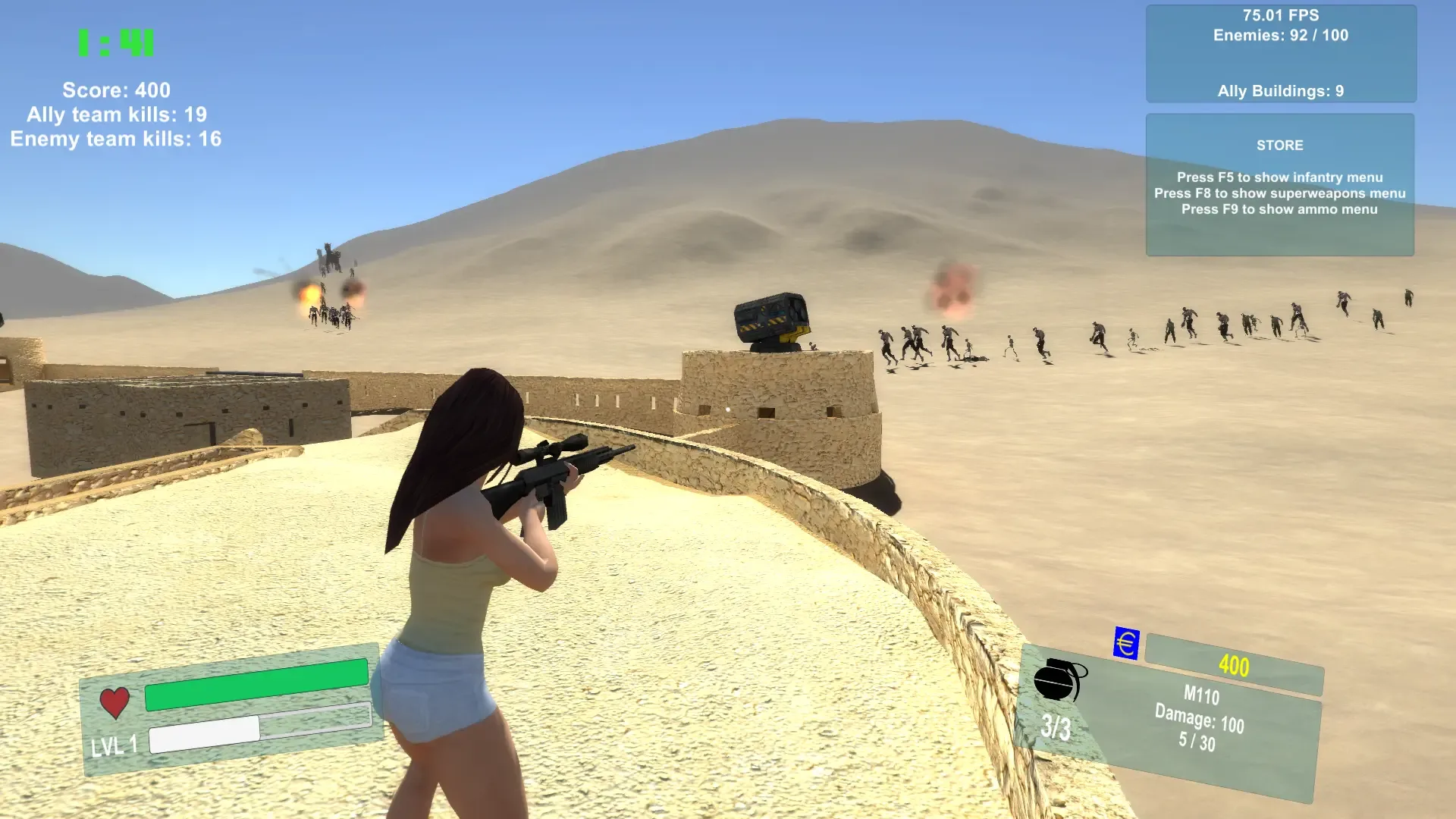Open the ammo menu via F9 entry
Screen dimensions: 1456x819
(1279, 209)
